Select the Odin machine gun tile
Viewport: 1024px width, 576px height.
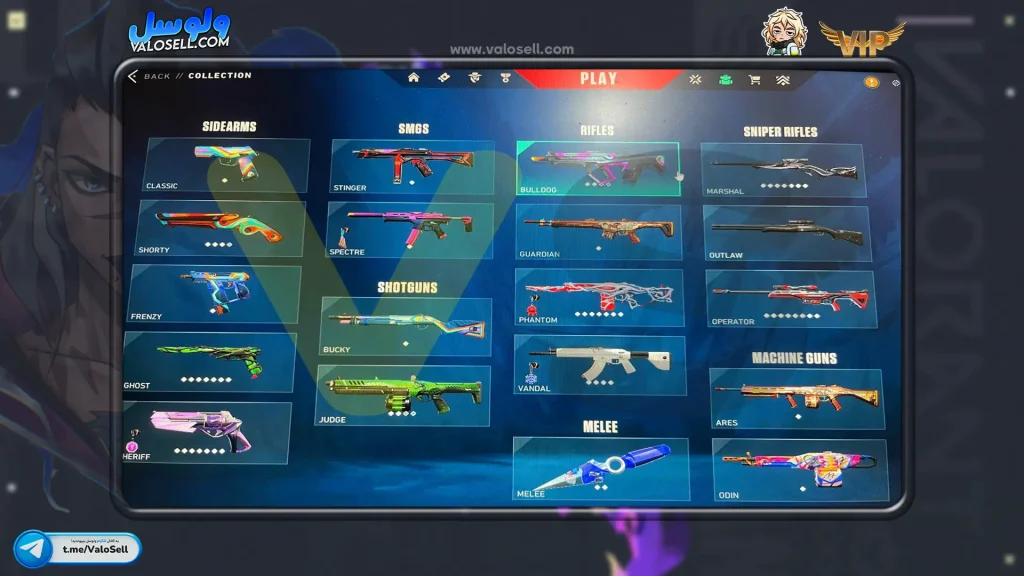(800, 469)
